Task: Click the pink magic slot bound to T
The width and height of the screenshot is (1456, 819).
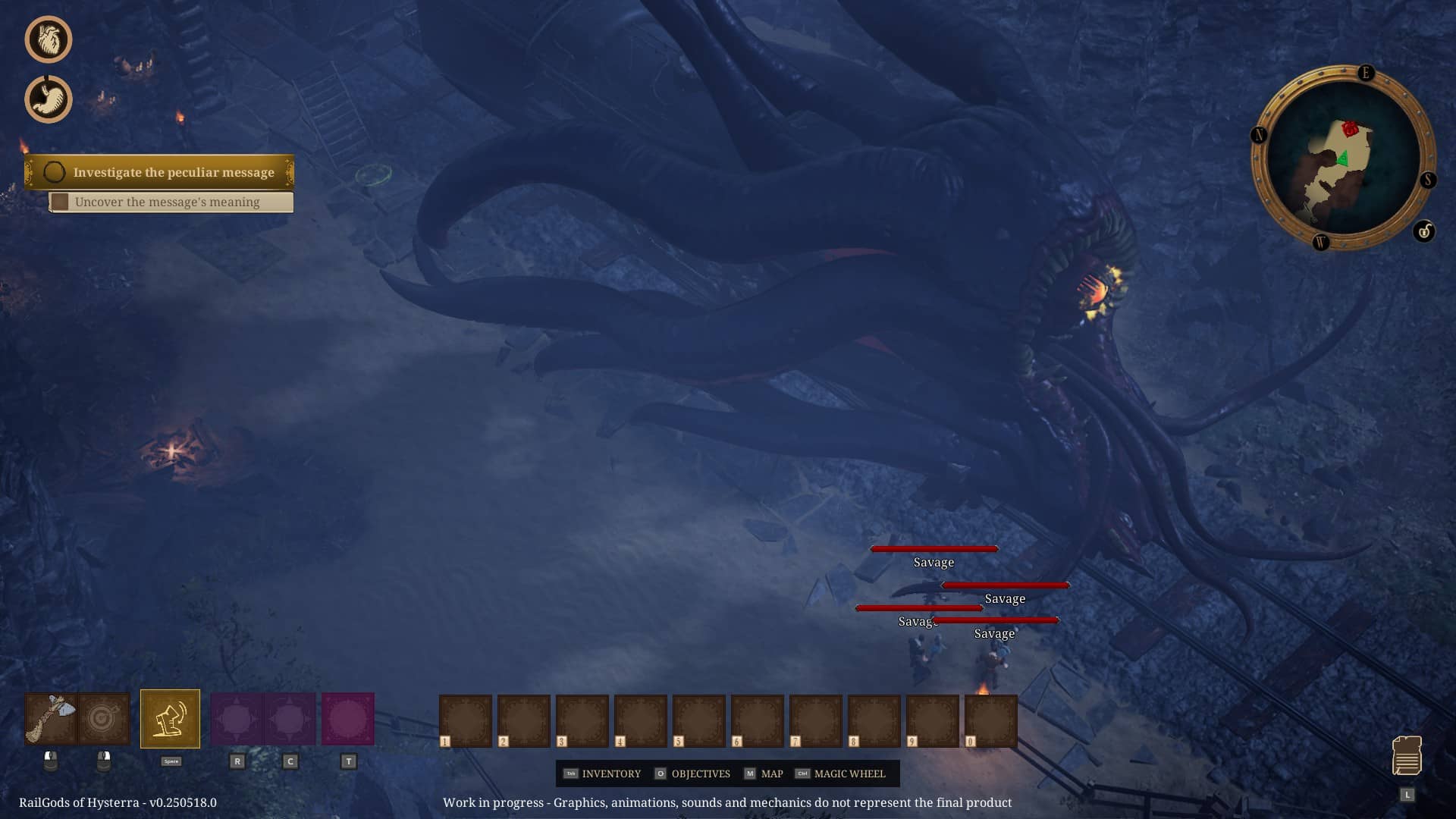Action: coord(348,718)
